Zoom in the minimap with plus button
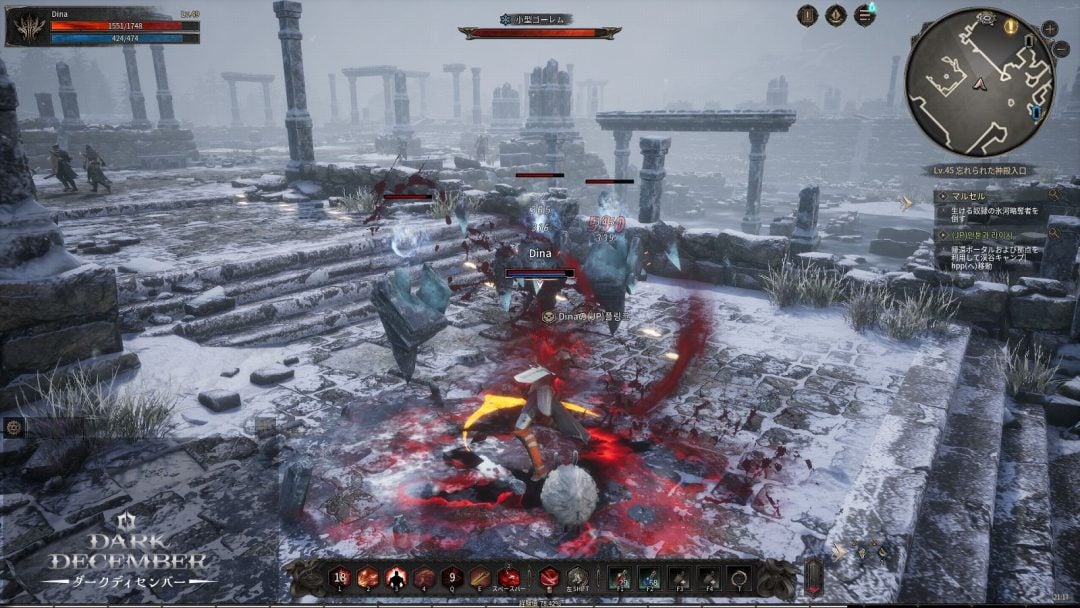1080x608 pixels. point(1049,28)
